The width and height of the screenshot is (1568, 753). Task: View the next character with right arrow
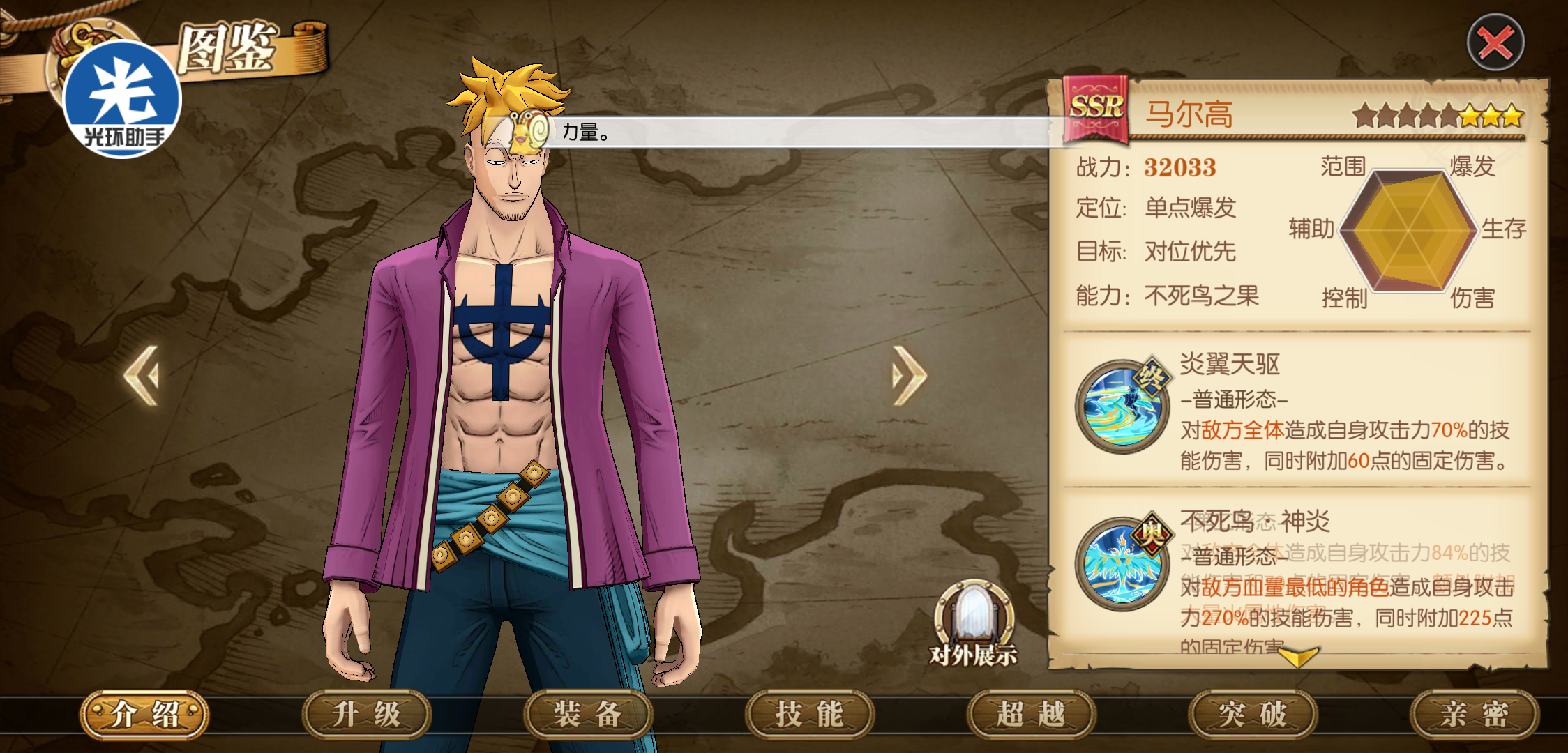coord(909,376)
